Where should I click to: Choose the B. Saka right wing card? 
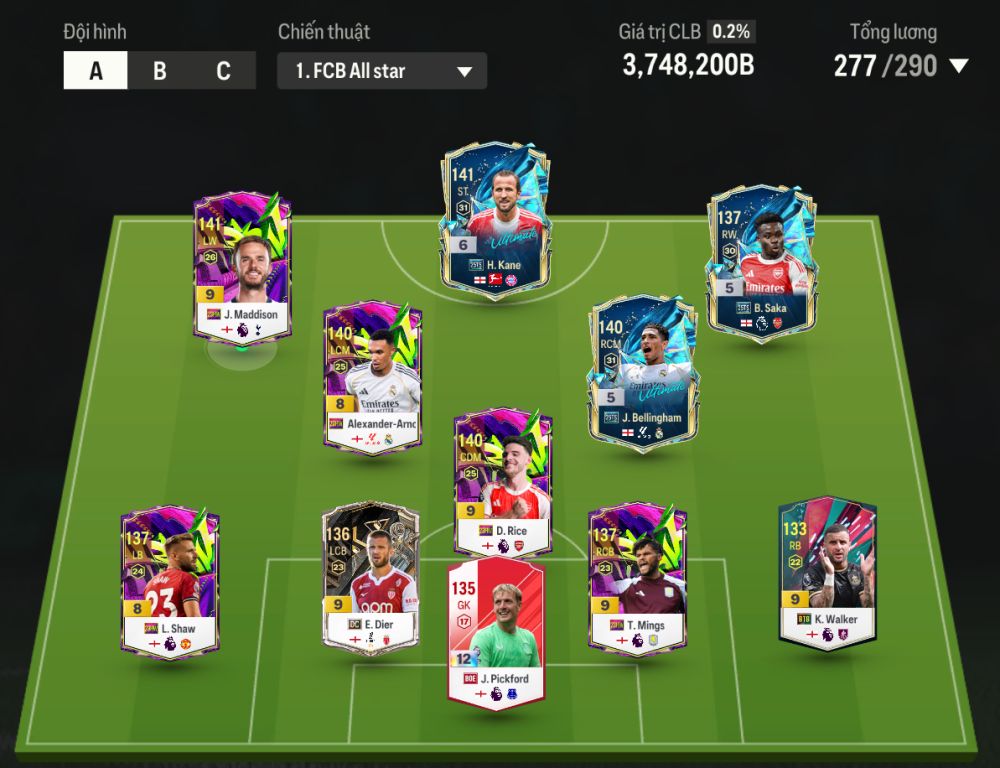762,260
